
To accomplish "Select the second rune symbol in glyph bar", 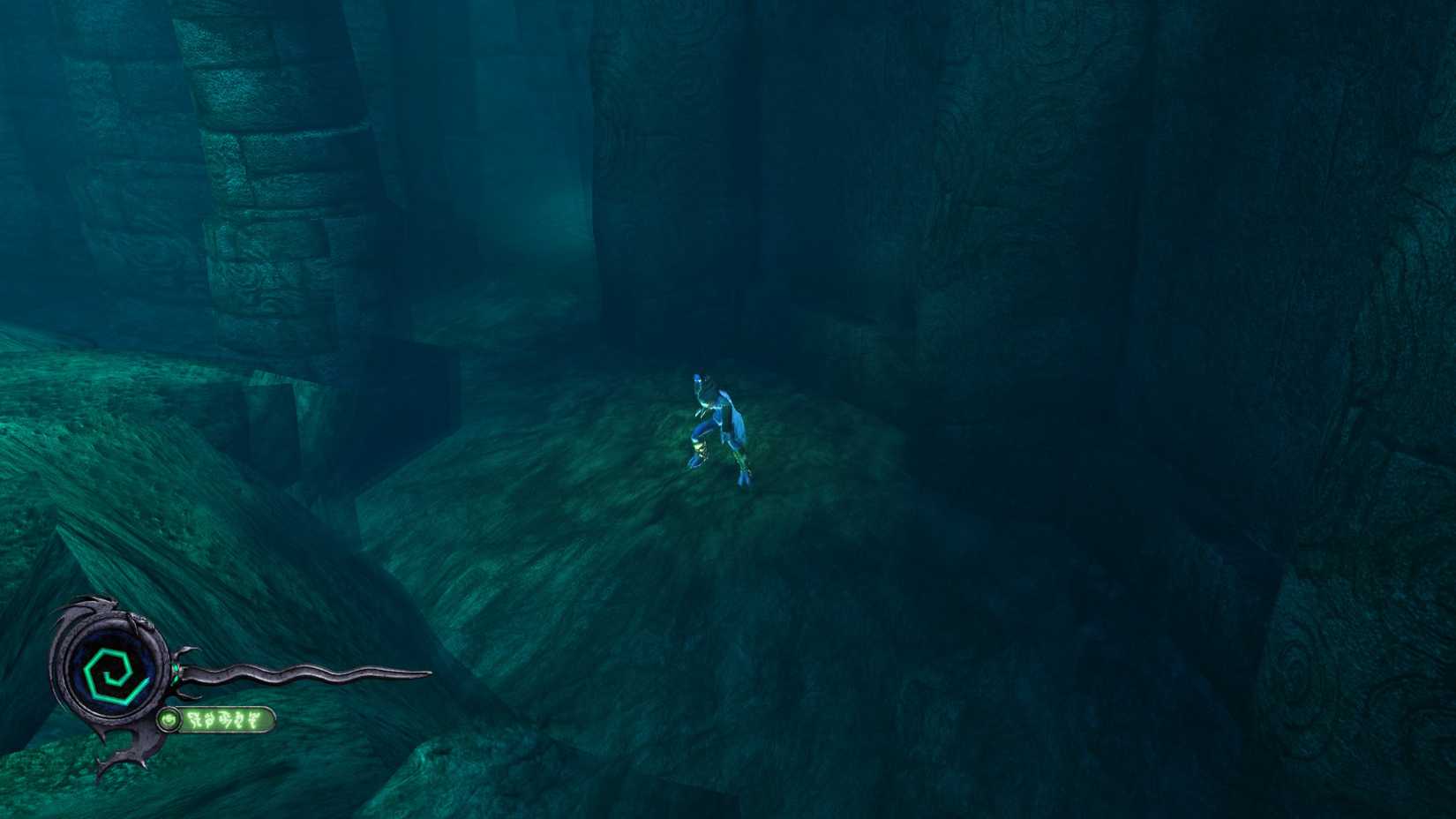I will (x=210, y=718).
